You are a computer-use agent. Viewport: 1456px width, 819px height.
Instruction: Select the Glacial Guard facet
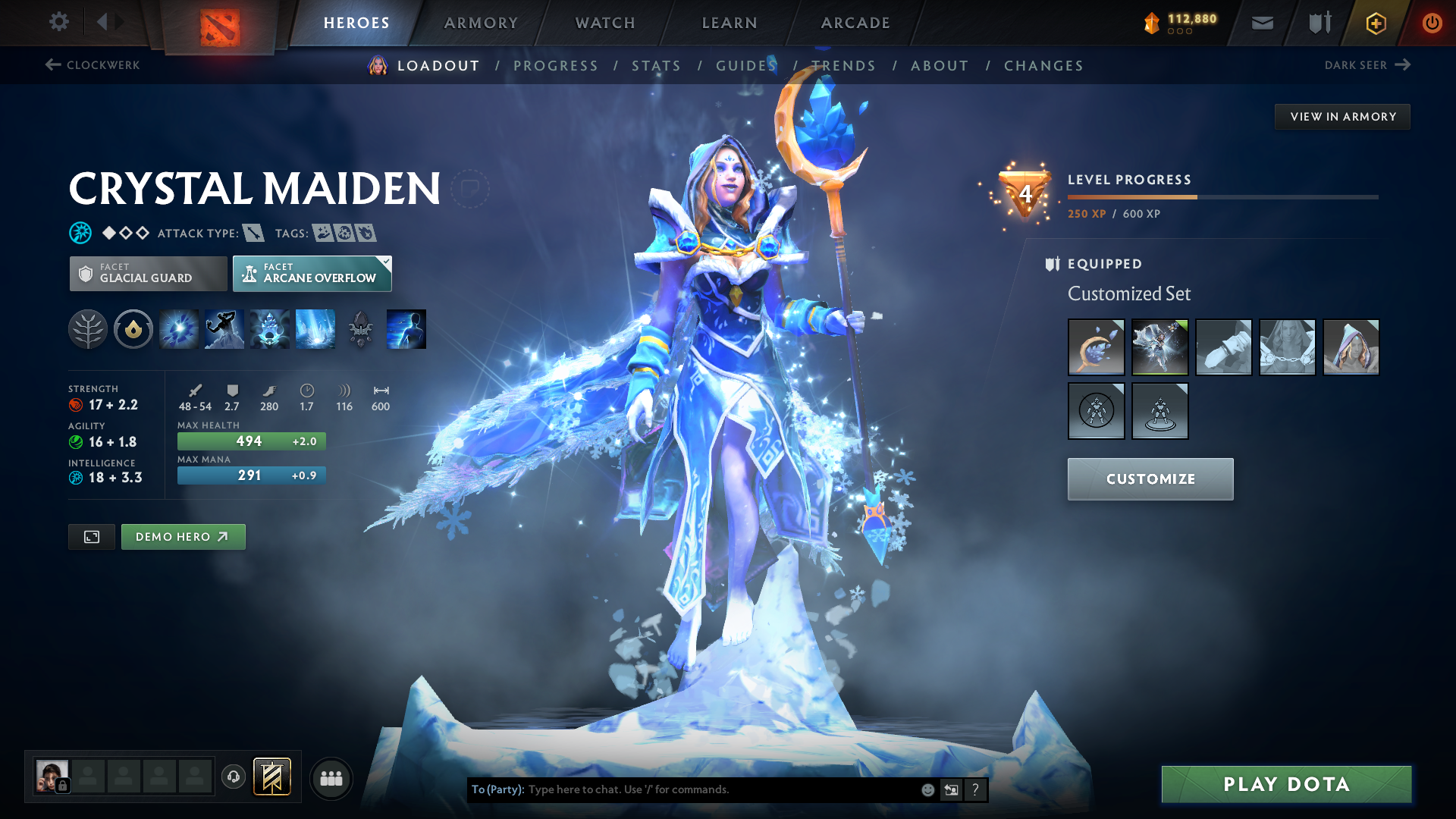[147, 273]
